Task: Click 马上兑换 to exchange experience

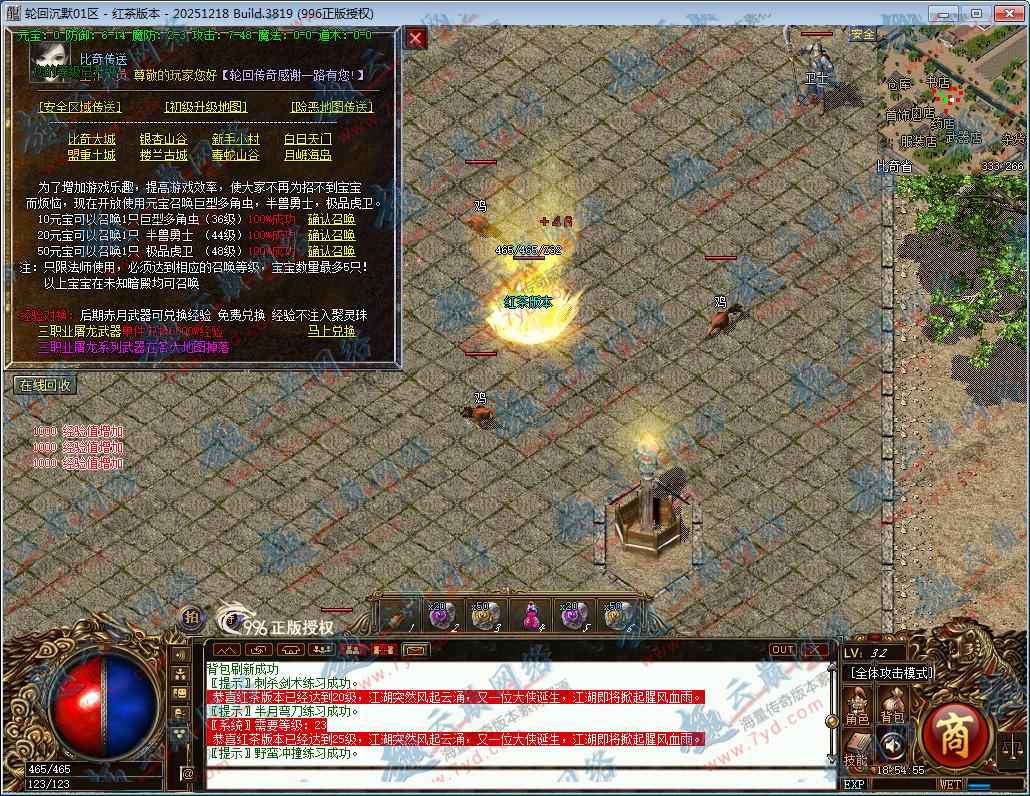Action: 331,331
